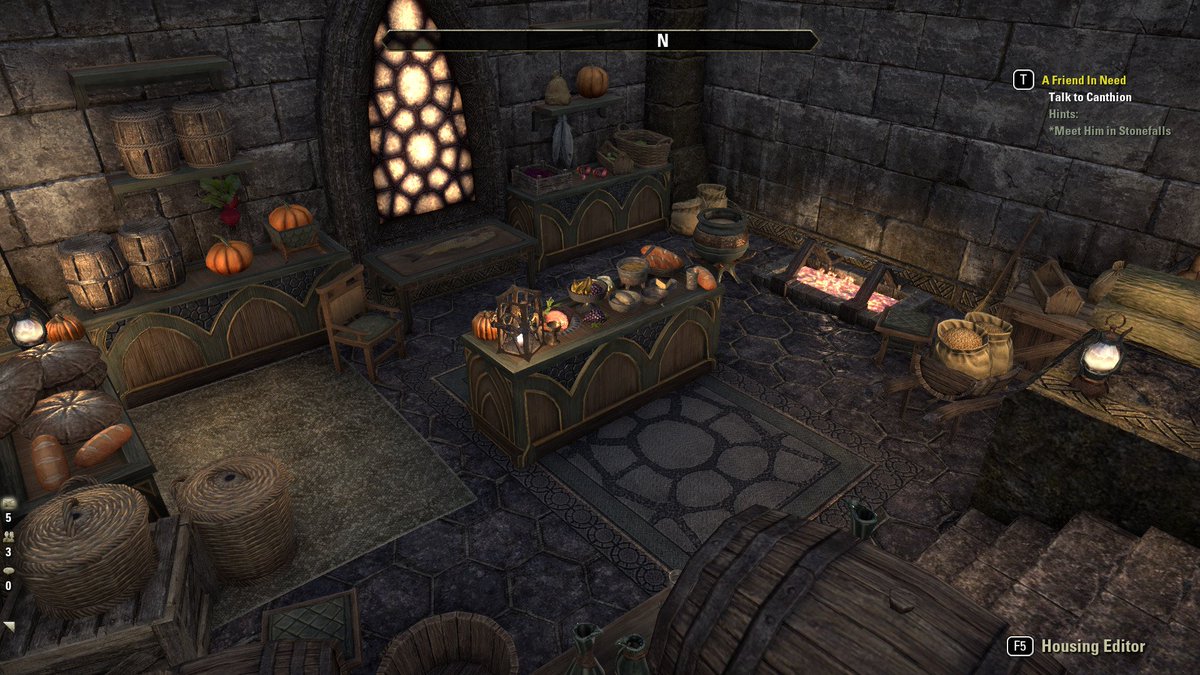
Task: Open the friends list icon
Action: [9, 536]
